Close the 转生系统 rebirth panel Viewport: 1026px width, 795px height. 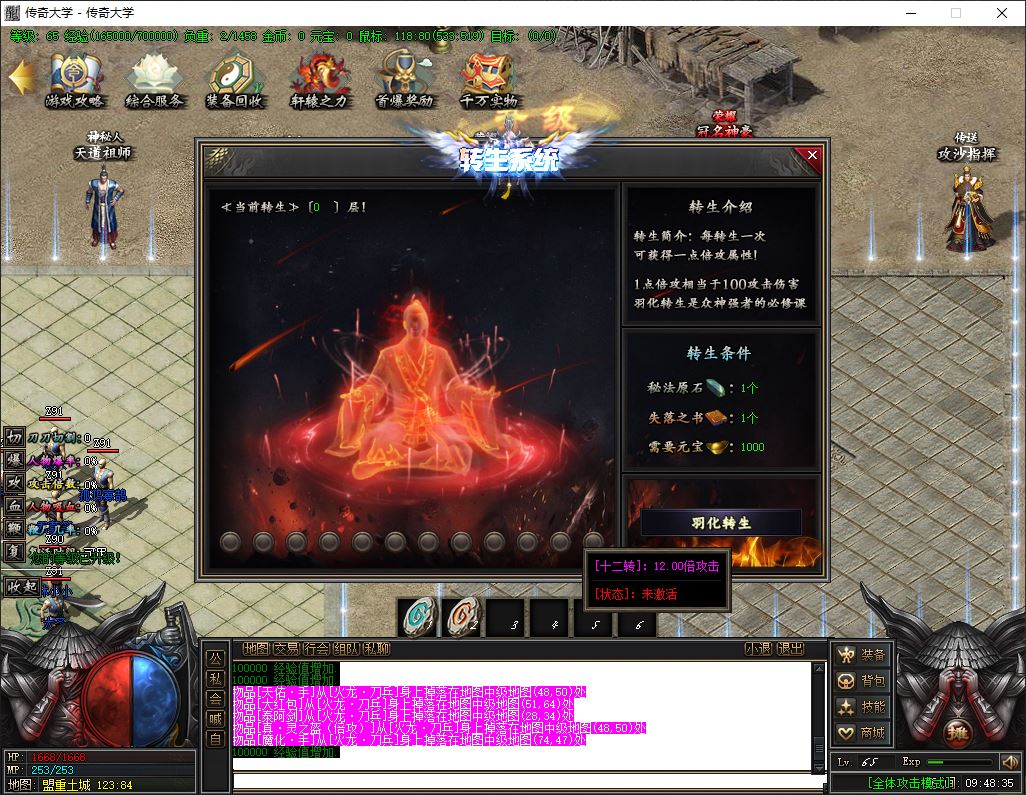[x=812, y=155]
